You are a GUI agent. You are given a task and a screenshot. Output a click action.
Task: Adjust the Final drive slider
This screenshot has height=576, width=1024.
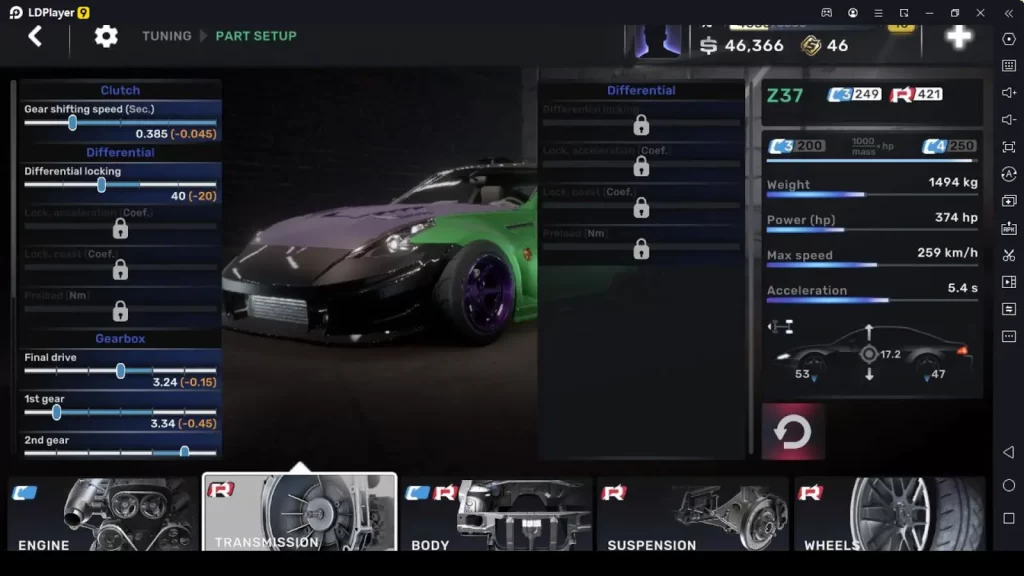120,370
